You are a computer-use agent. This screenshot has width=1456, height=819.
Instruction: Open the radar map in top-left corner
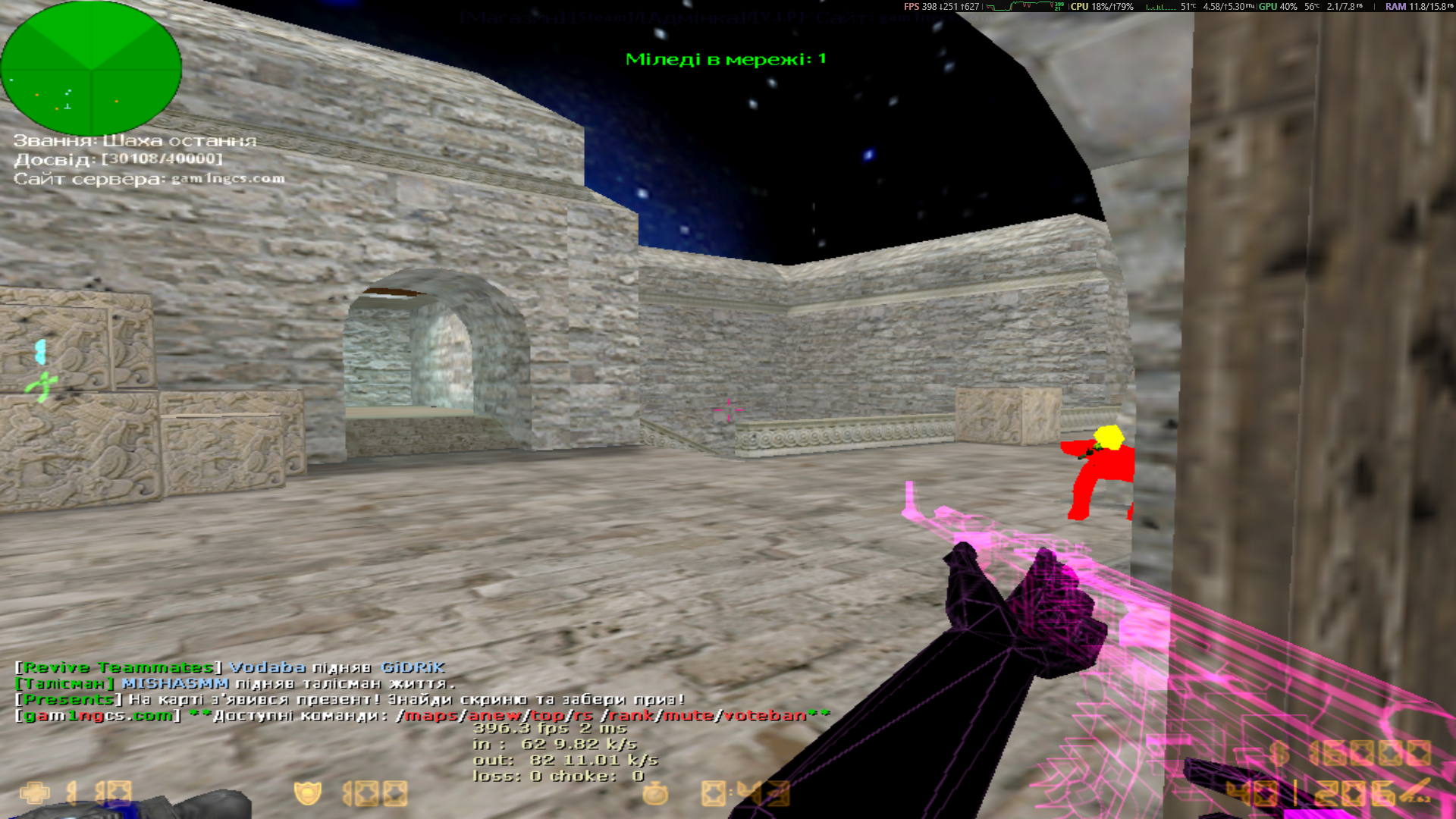coord(91,68)
